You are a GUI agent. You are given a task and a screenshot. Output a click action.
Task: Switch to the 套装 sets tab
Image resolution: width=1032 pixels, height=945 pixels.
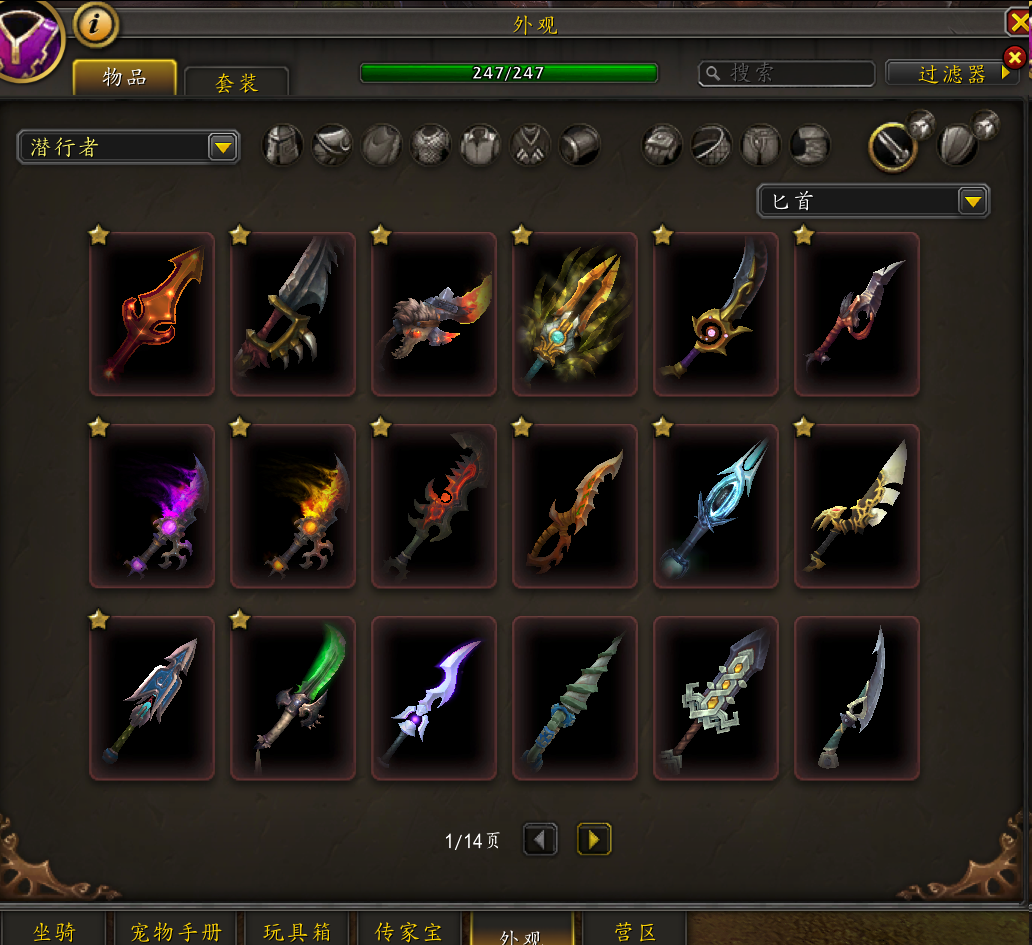(x=237, y=83)
